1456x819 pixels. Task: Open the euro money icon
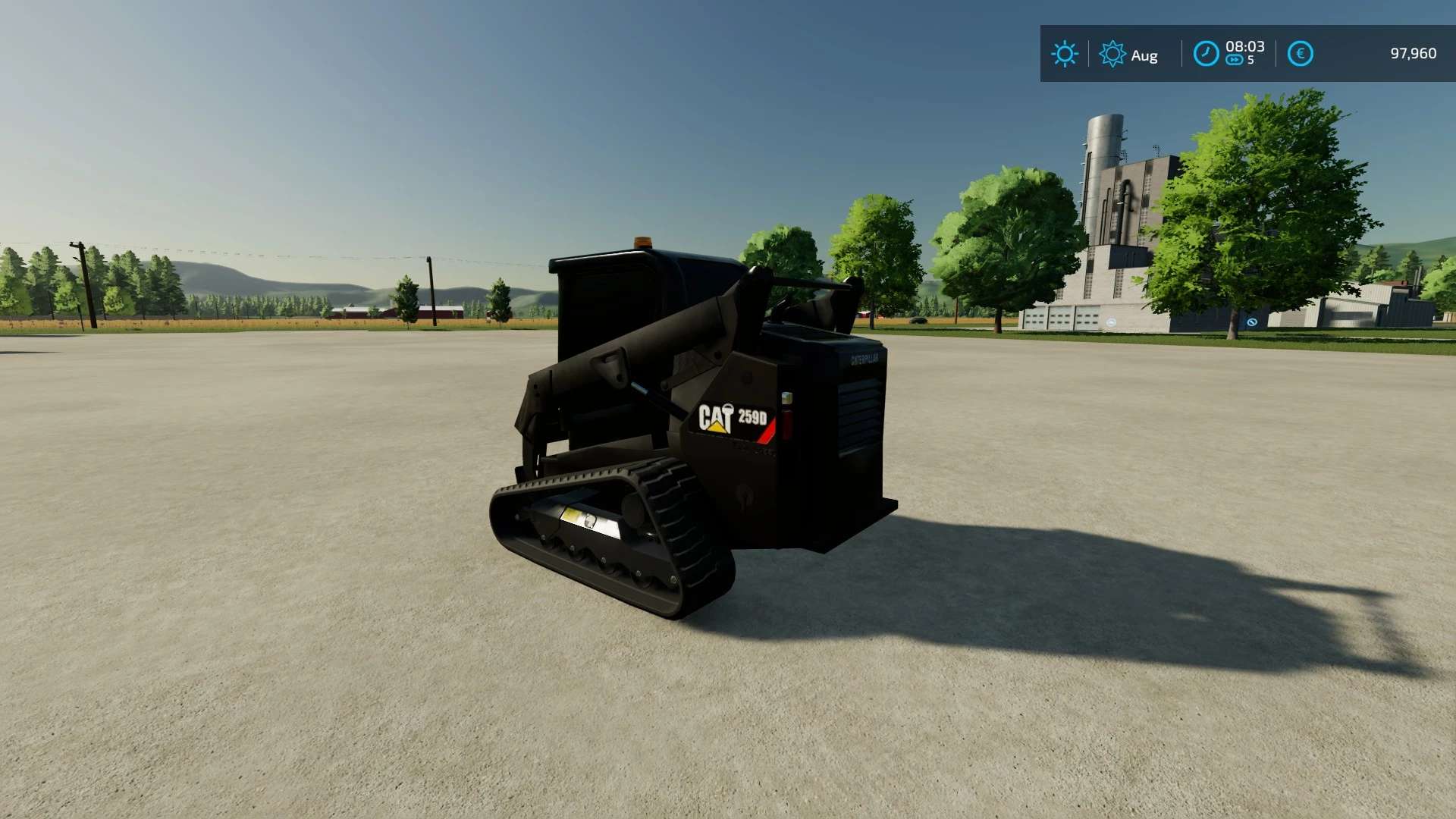click(1300, 54)
